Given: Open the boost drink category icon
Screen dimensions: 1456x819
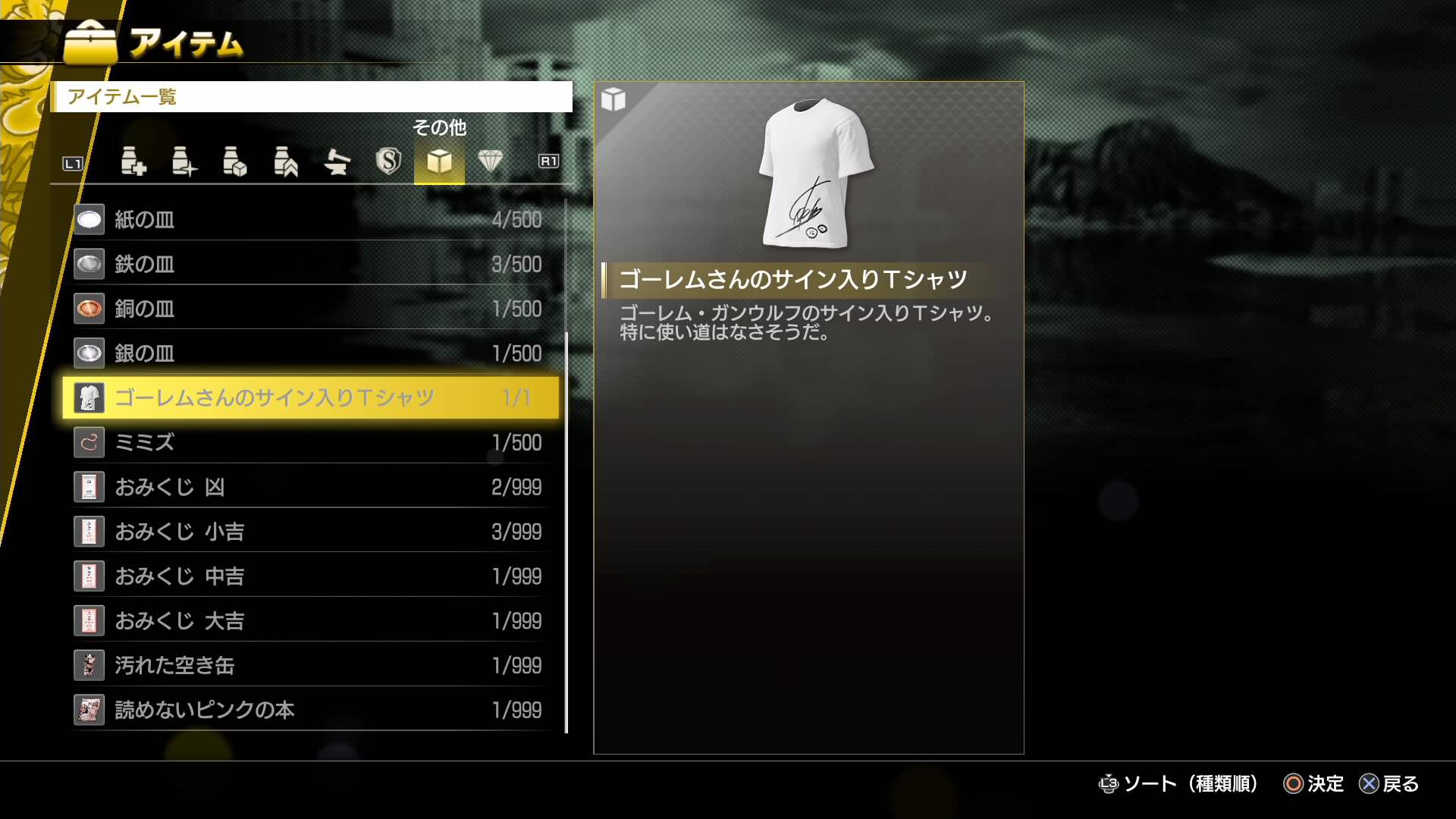Looking at the screenshot, I should pos(184,162).
